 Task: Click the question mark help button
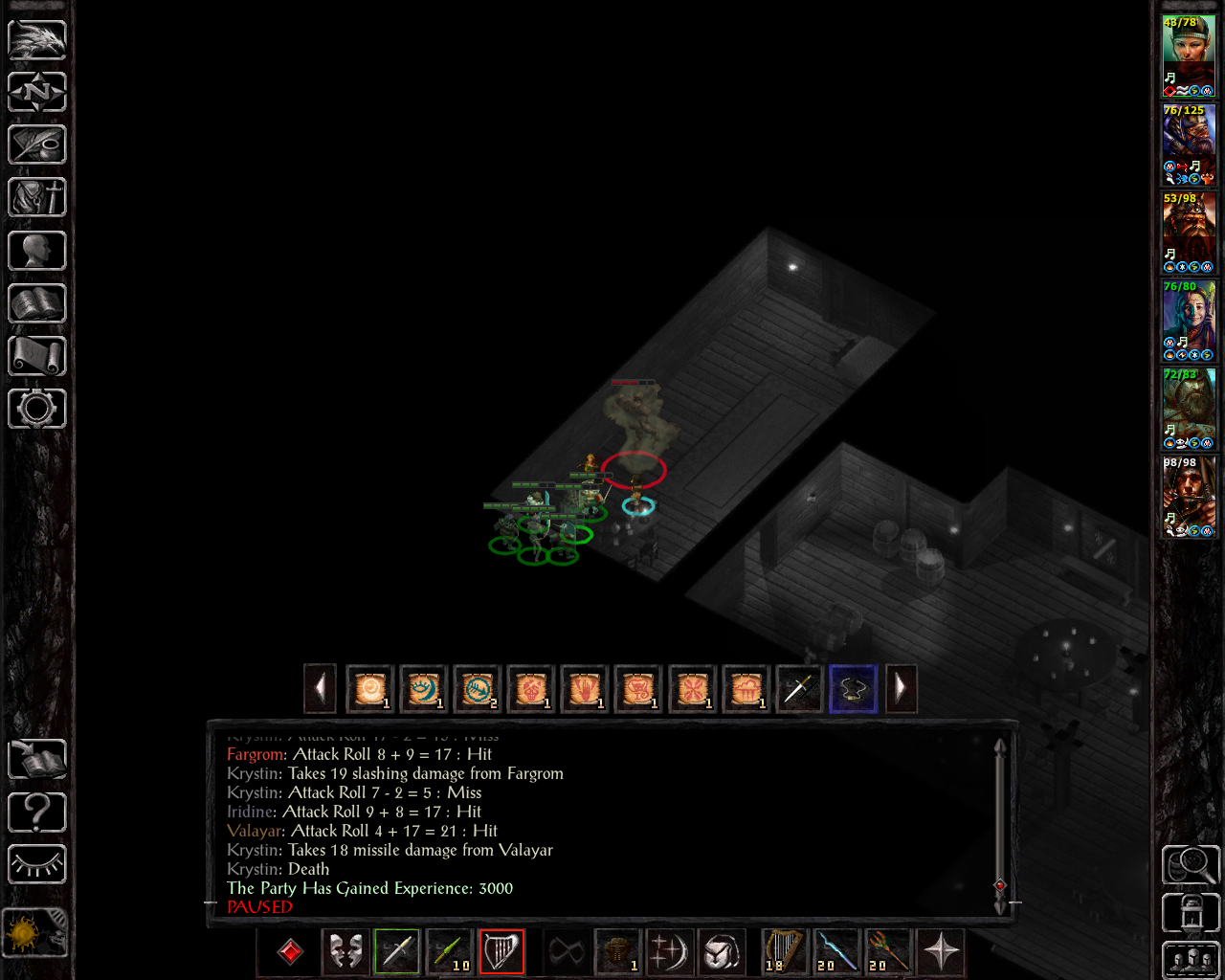click(x=37, y=813)
